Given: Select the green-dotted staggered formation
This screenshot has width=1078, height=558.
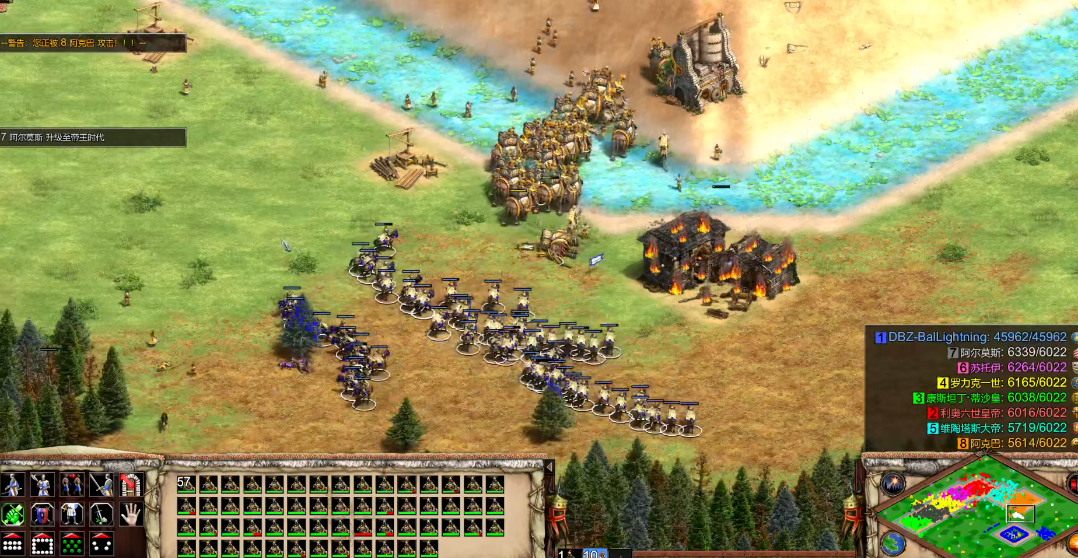Looking at the screenshot, I should [72, 545].
